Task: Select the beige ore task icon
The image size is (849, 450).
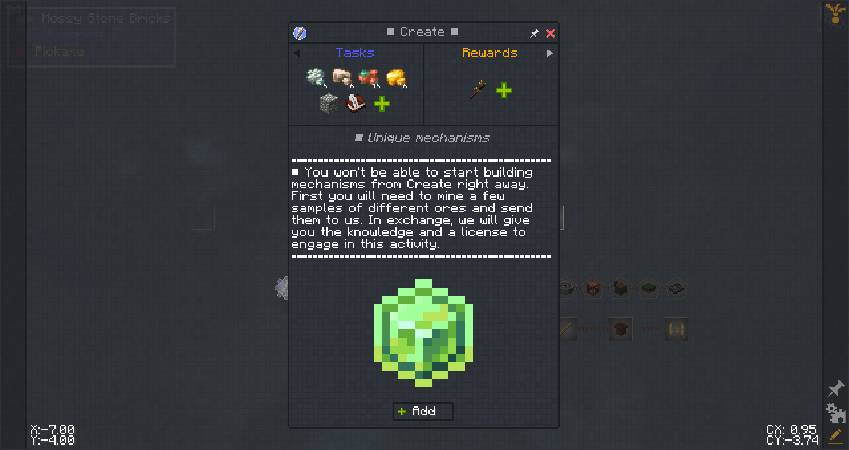Action: pos(343,78)
